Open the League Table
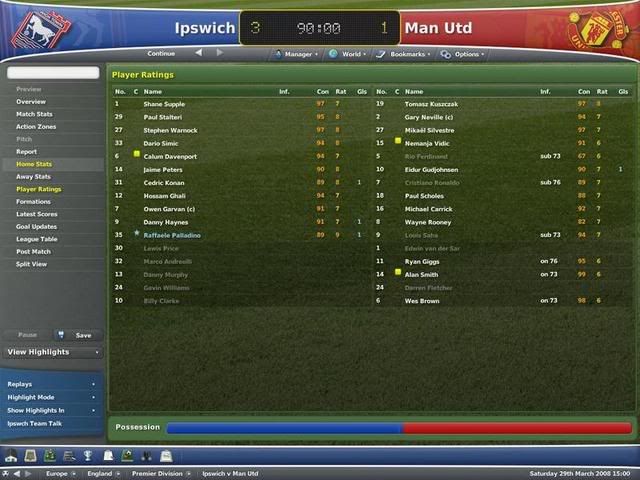Viewport: 640px width, 480px height. [36, 239]
